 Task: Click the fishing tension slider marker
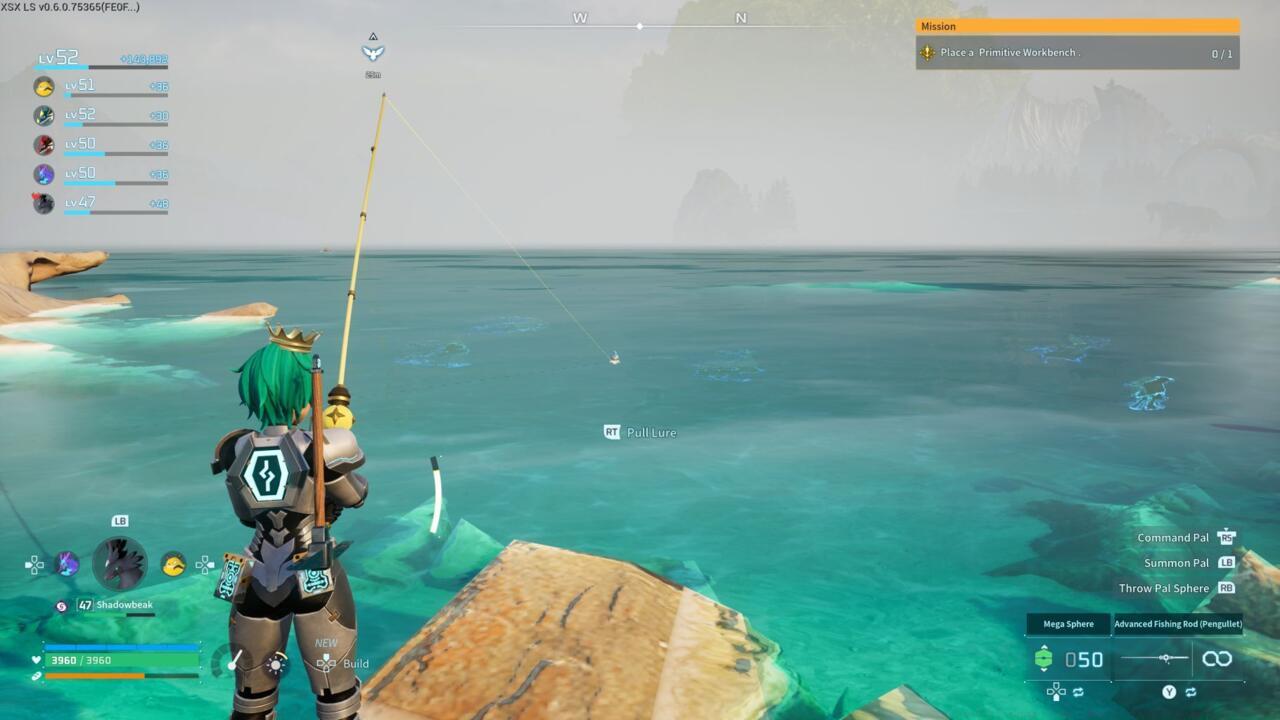[x=1165, y=658]
